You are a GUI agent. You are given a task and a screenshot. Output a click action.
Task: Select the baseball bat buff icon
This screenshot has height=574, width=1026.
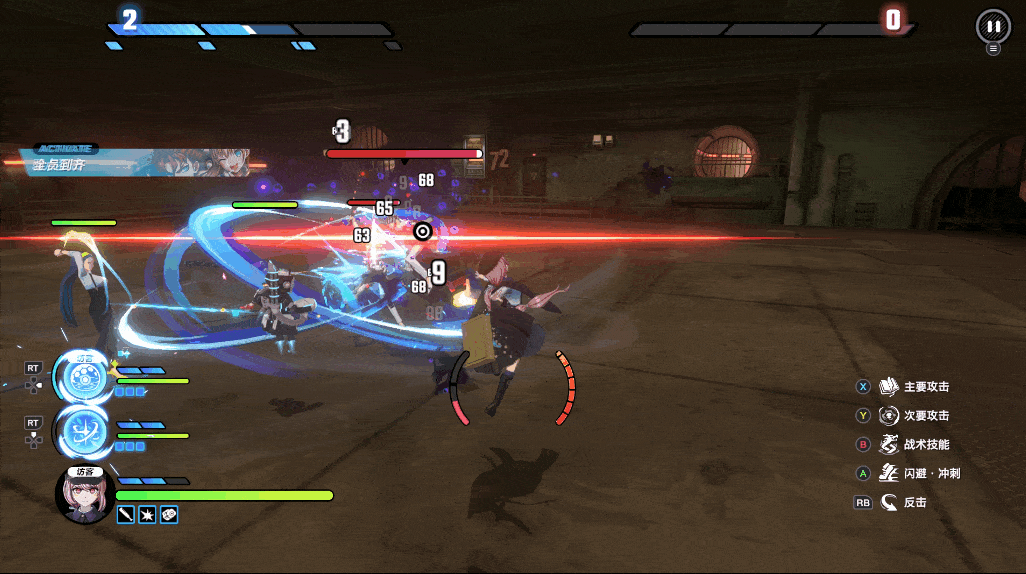click(126, 514)
